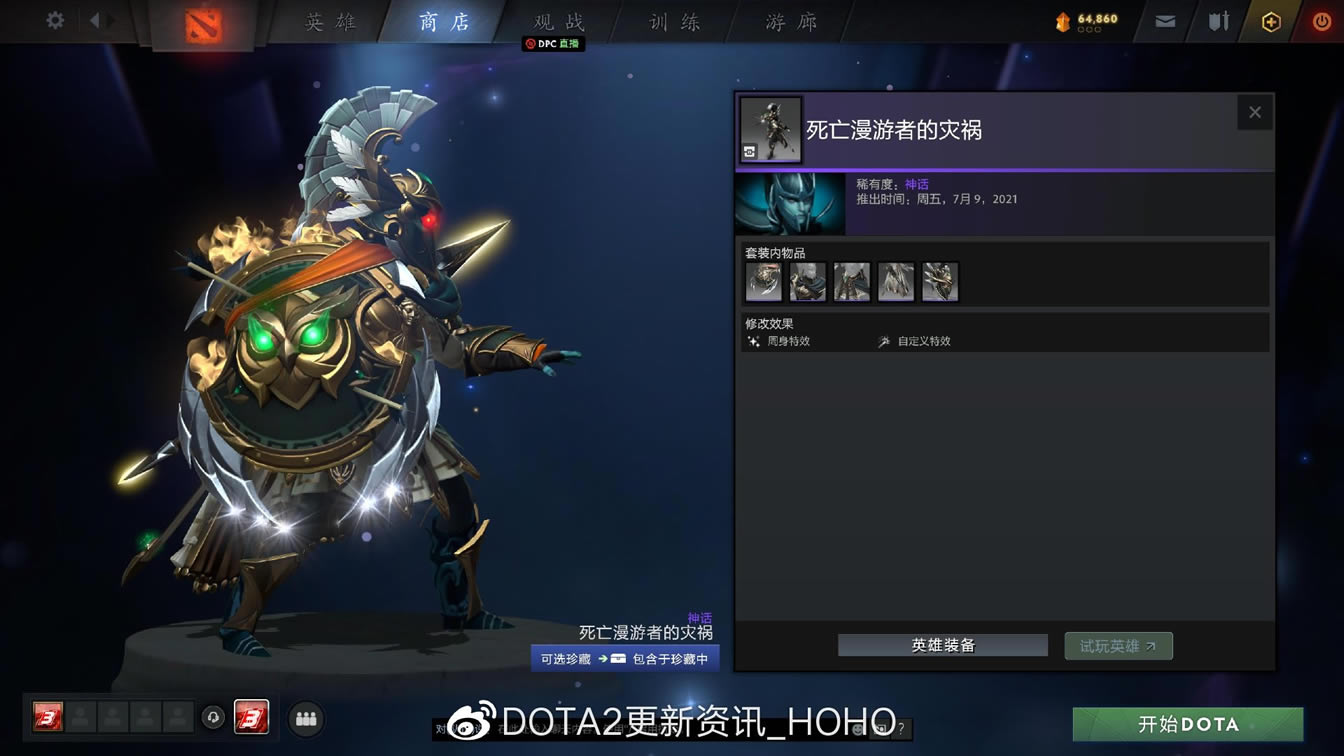Click the gold plus hexagon icon
Viewport: 1344px width, 756px height.
point(1273,19)
